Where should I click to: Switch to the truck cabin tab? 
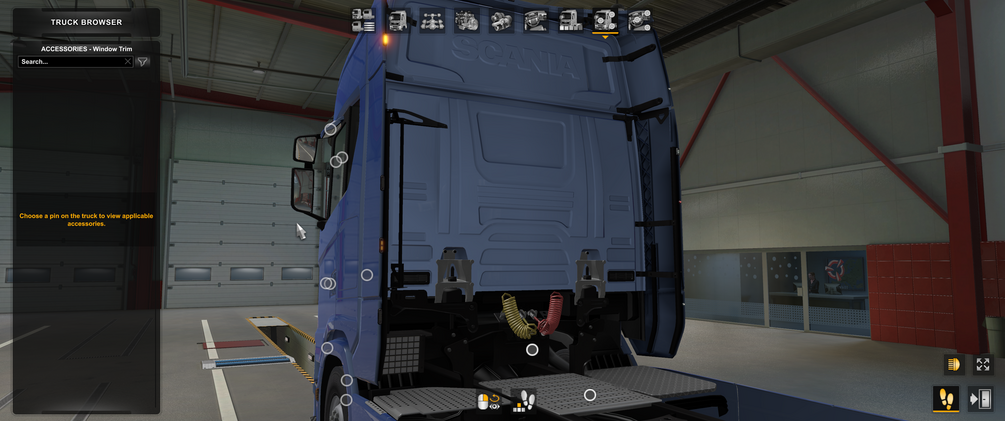(x=398, y=20)
